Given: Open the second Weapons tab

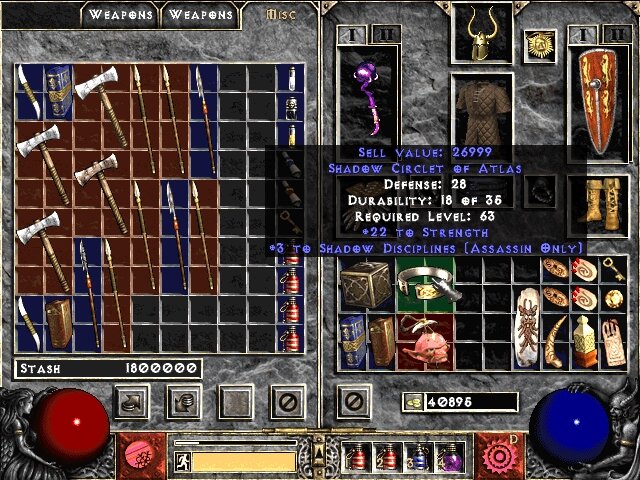Looking at the screenshot, I should [200, 15].
